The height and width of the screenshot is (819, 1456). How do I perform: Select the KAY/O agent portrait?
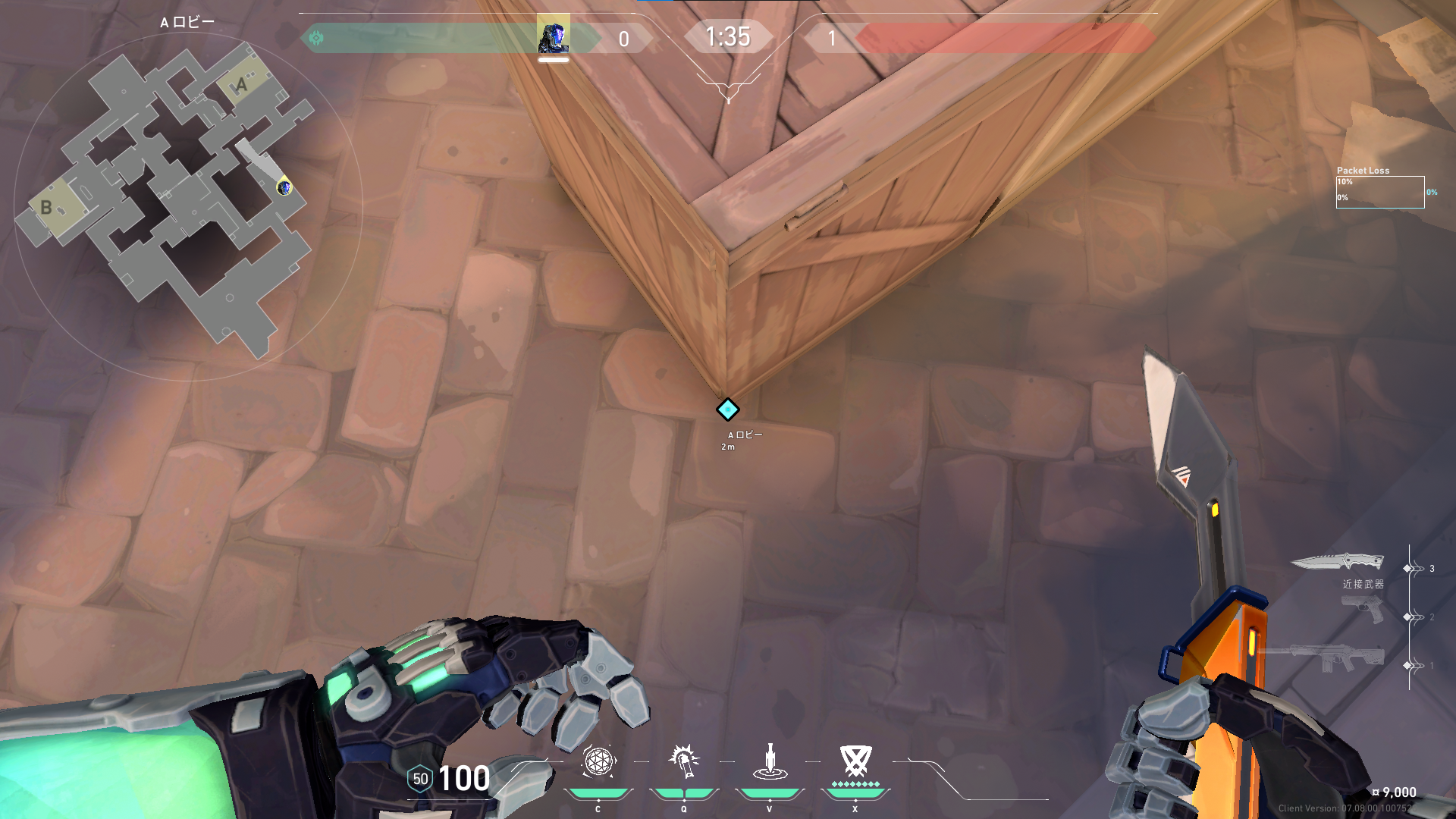point(554,36)
